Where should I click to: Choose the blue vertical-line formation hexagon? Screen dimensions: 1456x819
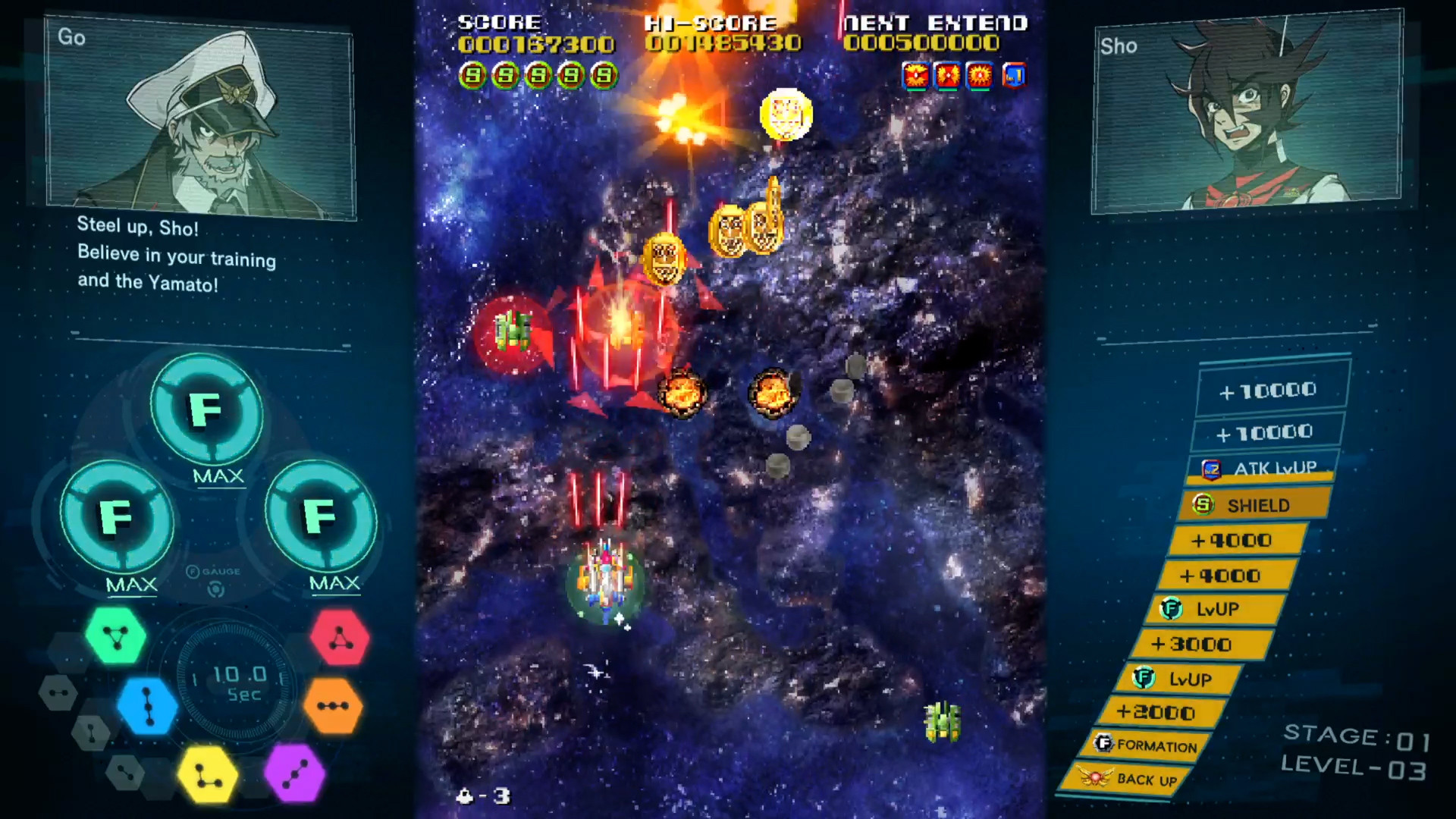149,705
